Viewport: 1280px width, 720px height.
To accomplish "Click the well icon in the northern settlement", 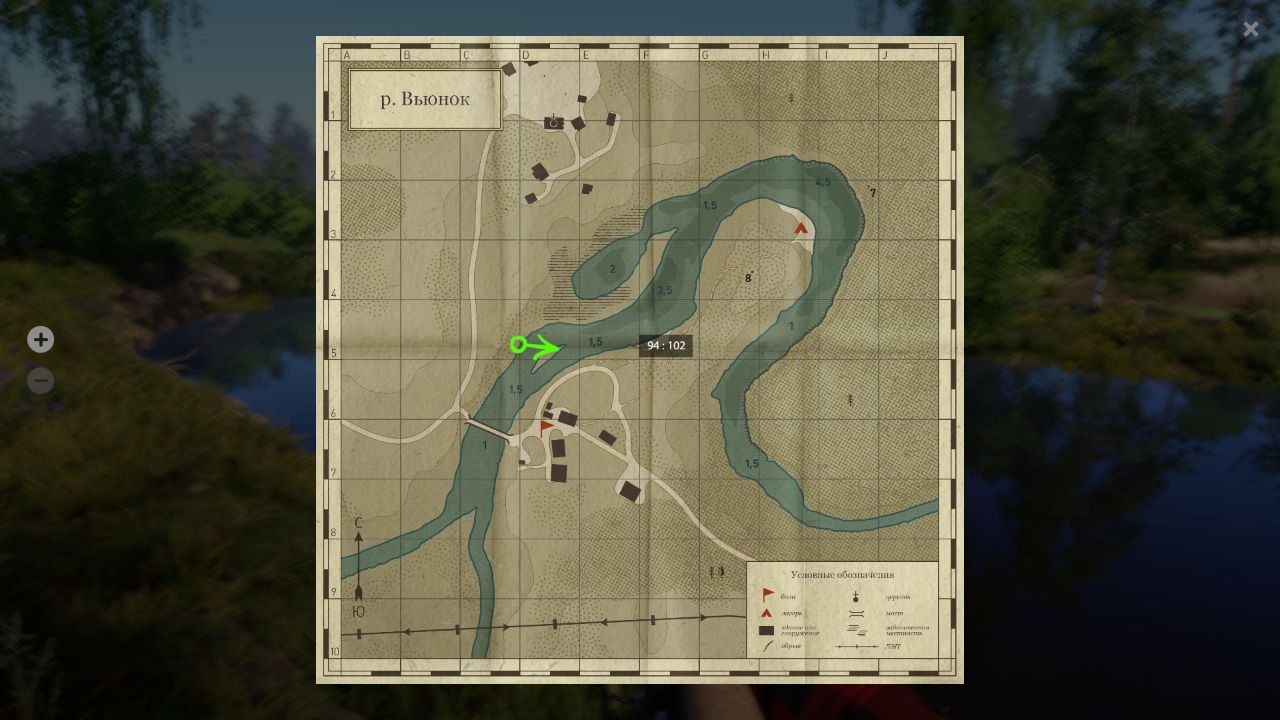I will pyautogui.click(x=552, y=121).
